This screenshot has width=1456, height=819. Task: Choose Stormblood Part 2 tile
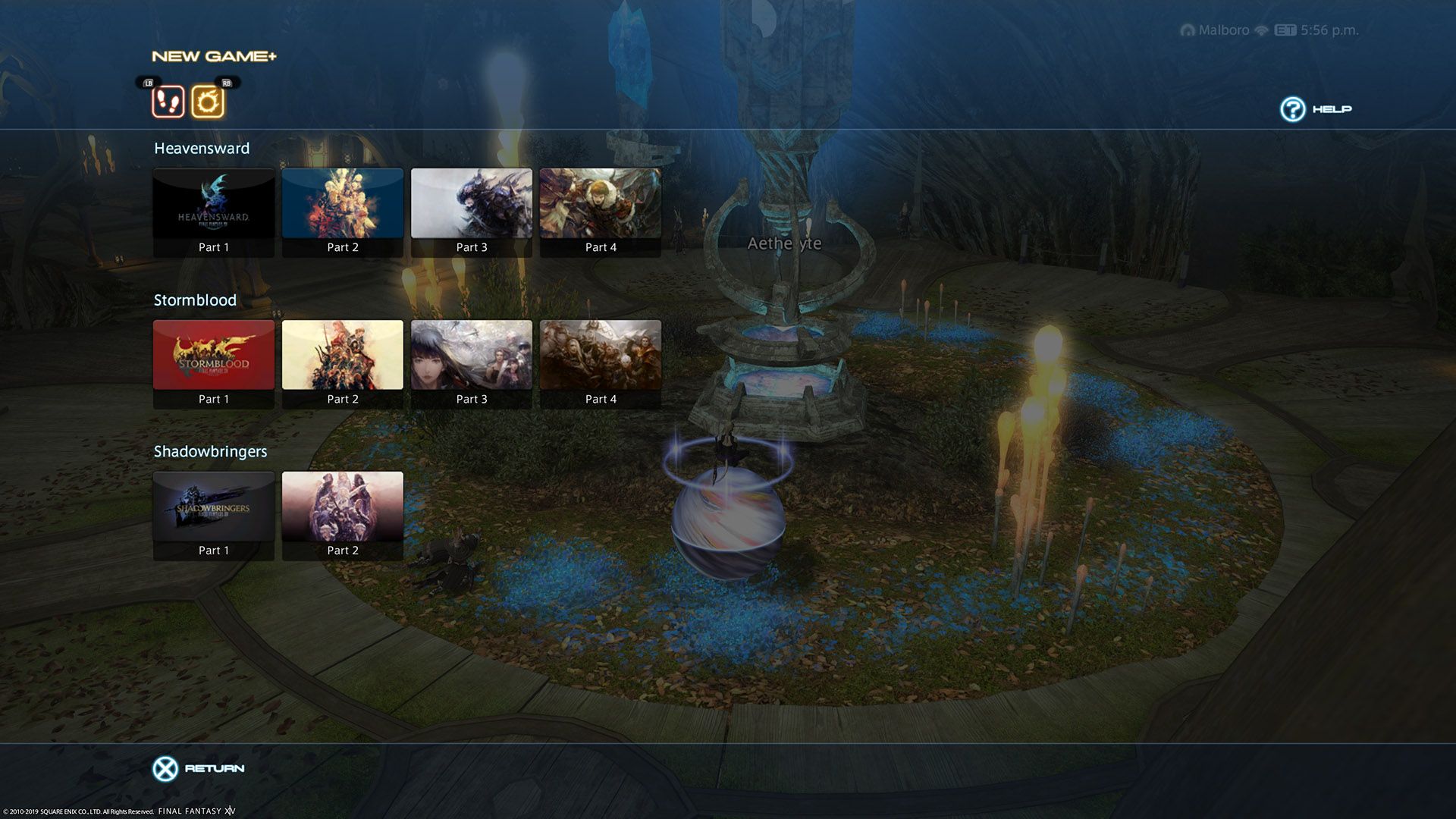342,364
